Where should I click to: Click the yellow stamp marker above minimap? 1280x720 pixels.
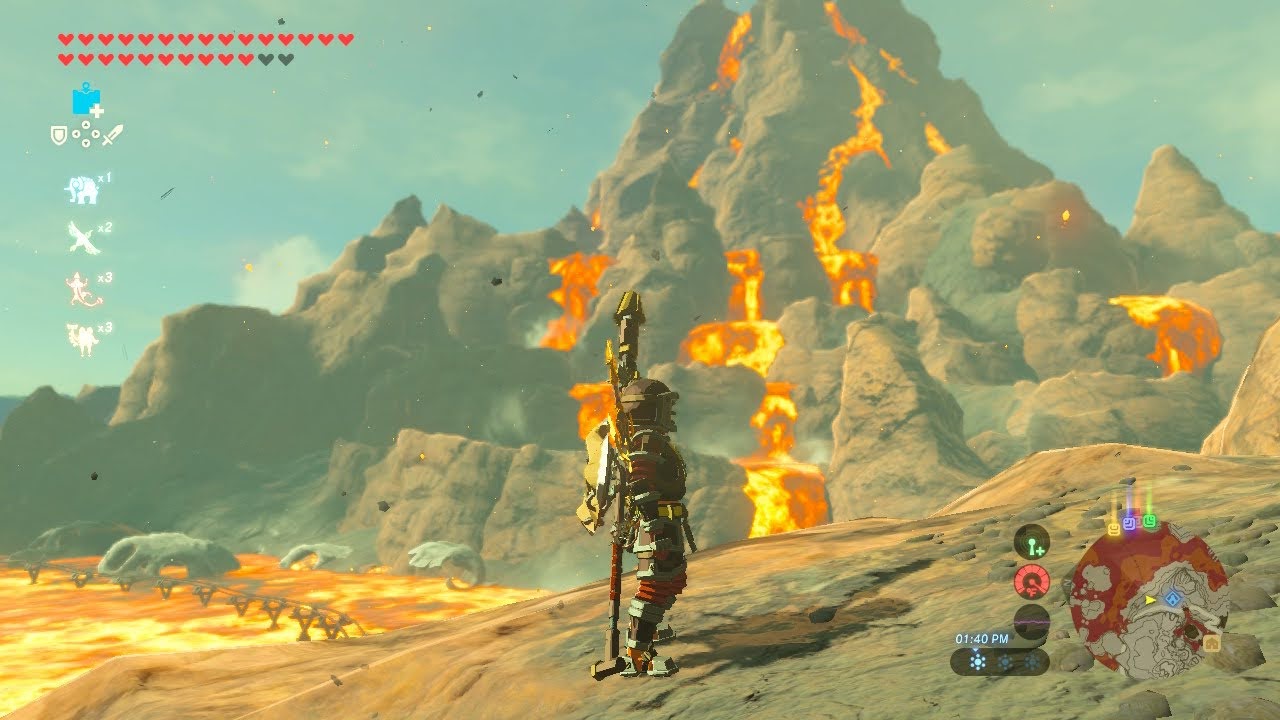[1113, 527]
